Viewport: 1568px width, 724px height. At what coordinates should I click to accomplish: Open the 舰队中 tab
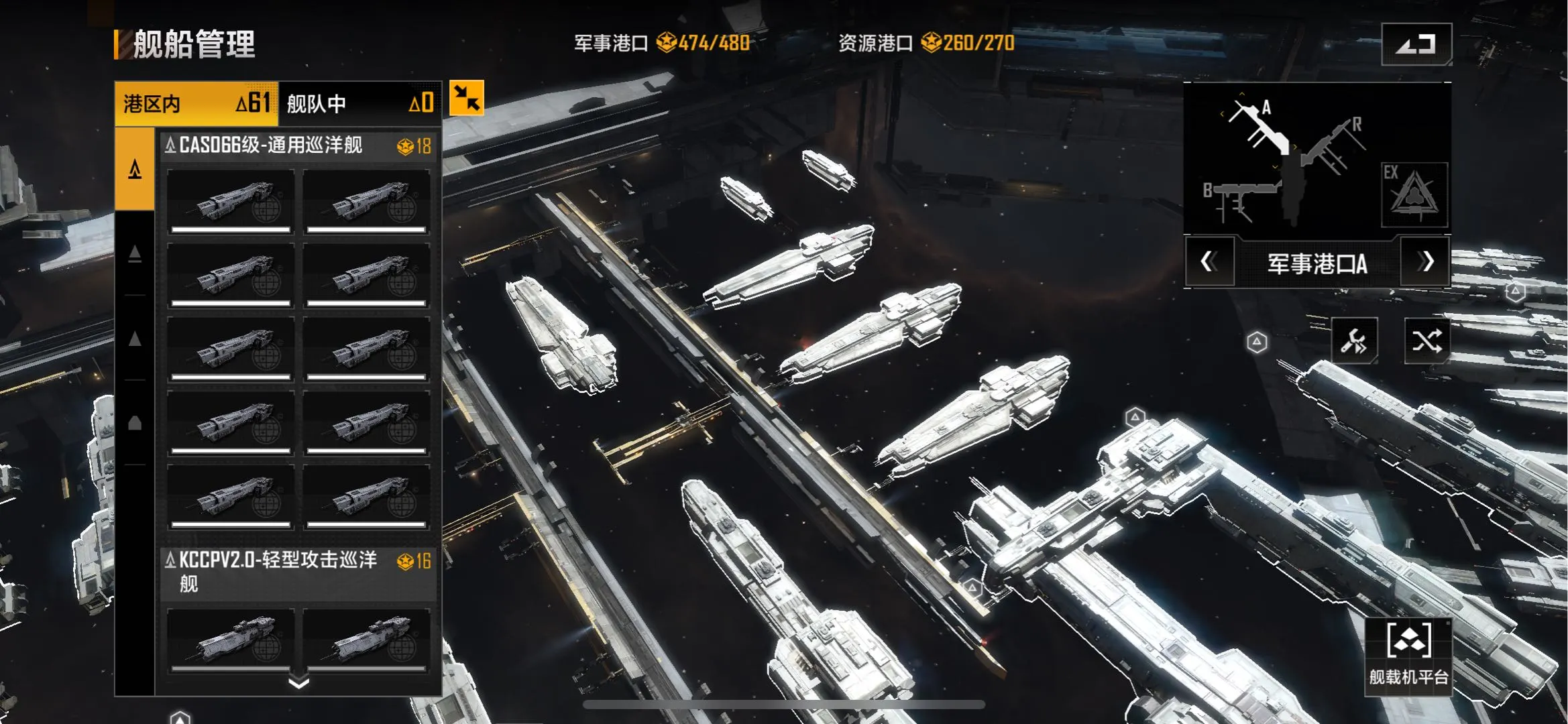click(x=359, y=104)
